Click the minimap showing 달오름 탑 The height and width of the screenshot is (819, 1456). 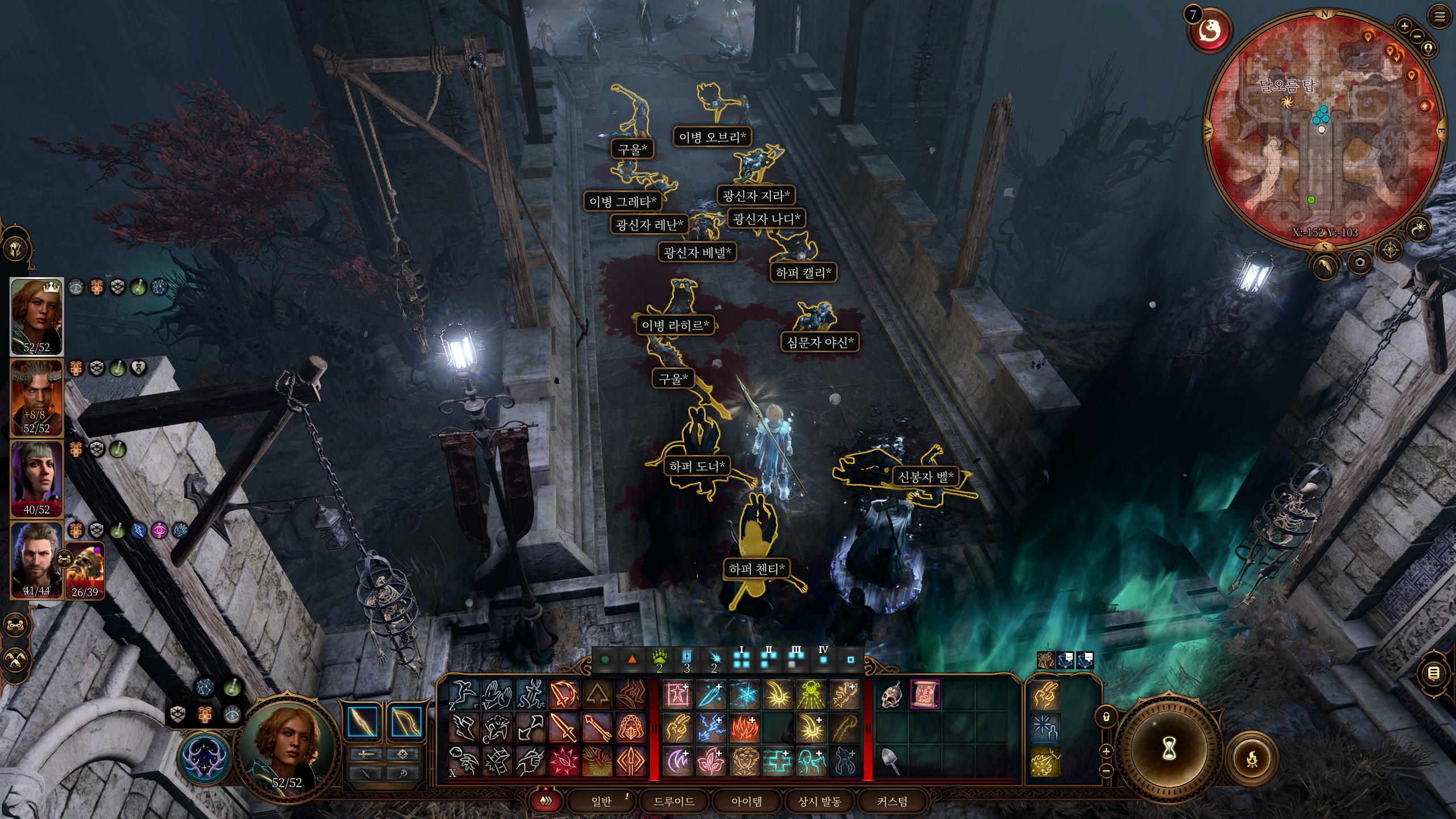coord(1324,131)
